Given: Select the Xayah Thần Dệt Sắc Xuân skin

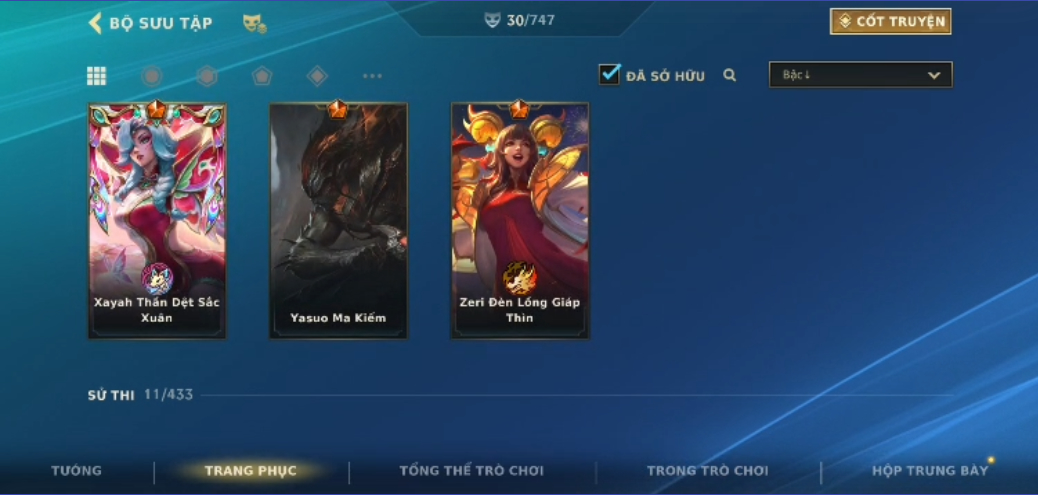Looking at the screenshot, I should coord(157,221).
